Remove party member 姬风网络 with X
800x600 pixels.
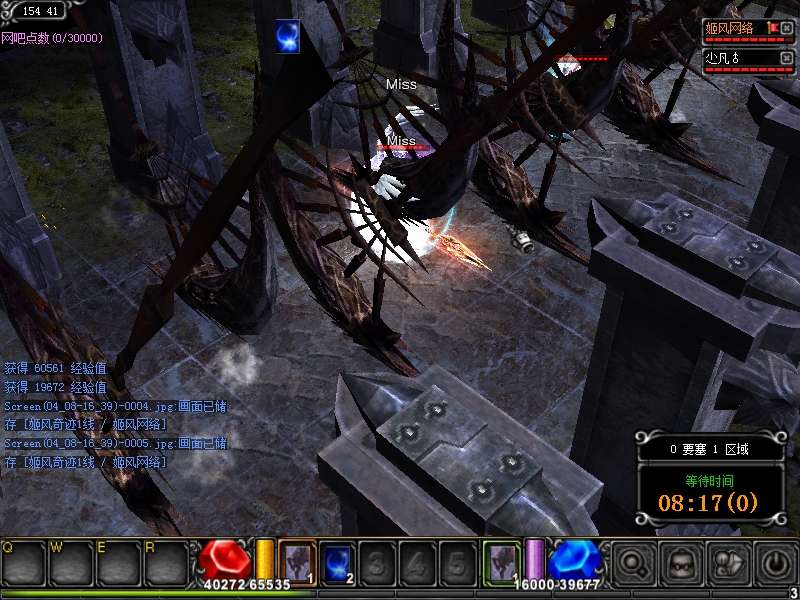pyautogui.click(x=787, y=28)
